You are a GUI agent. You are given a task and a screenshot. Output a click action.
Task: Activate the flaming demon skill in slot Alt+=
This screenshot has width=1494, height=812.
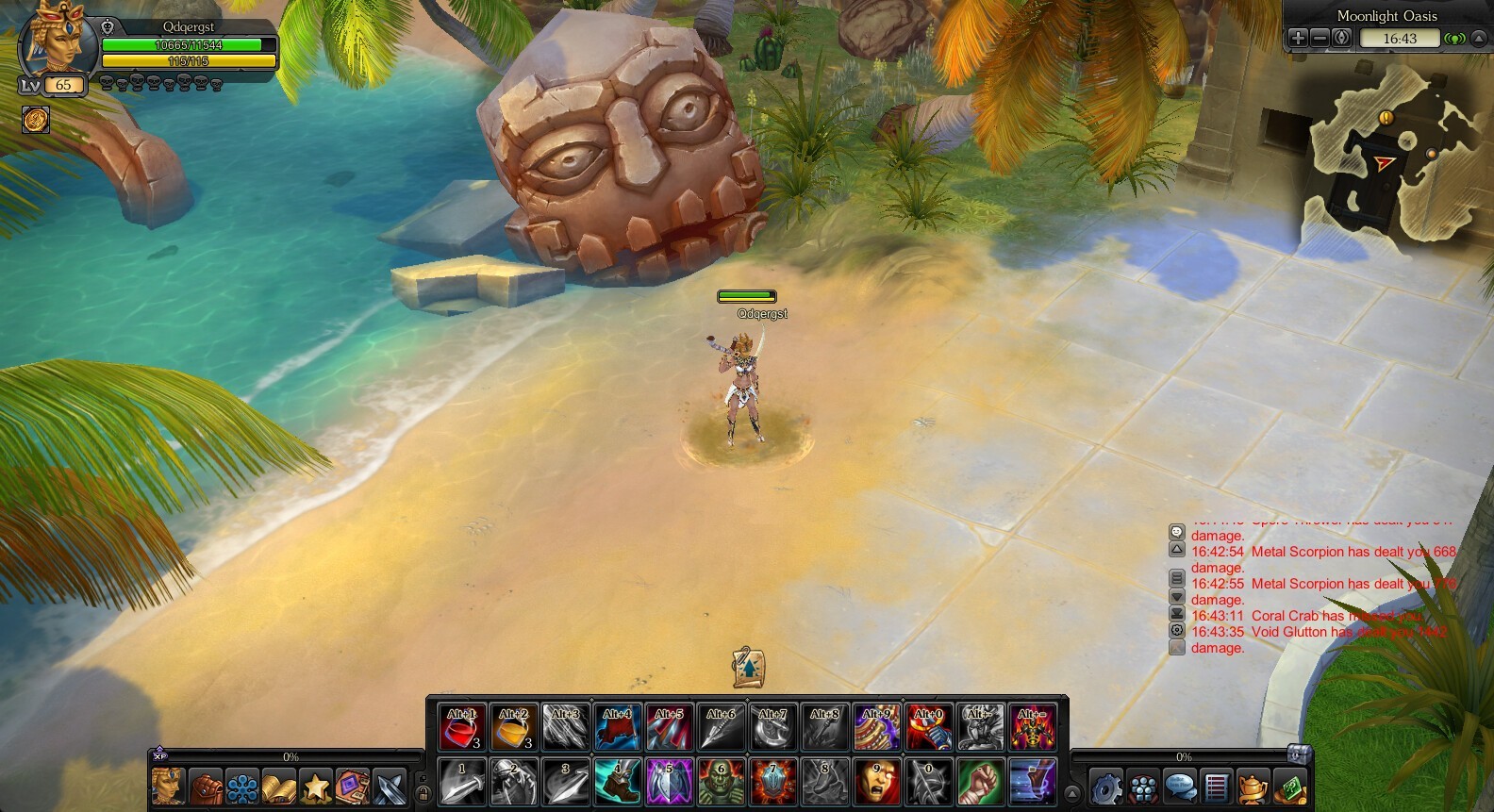tap(1032, 727)
